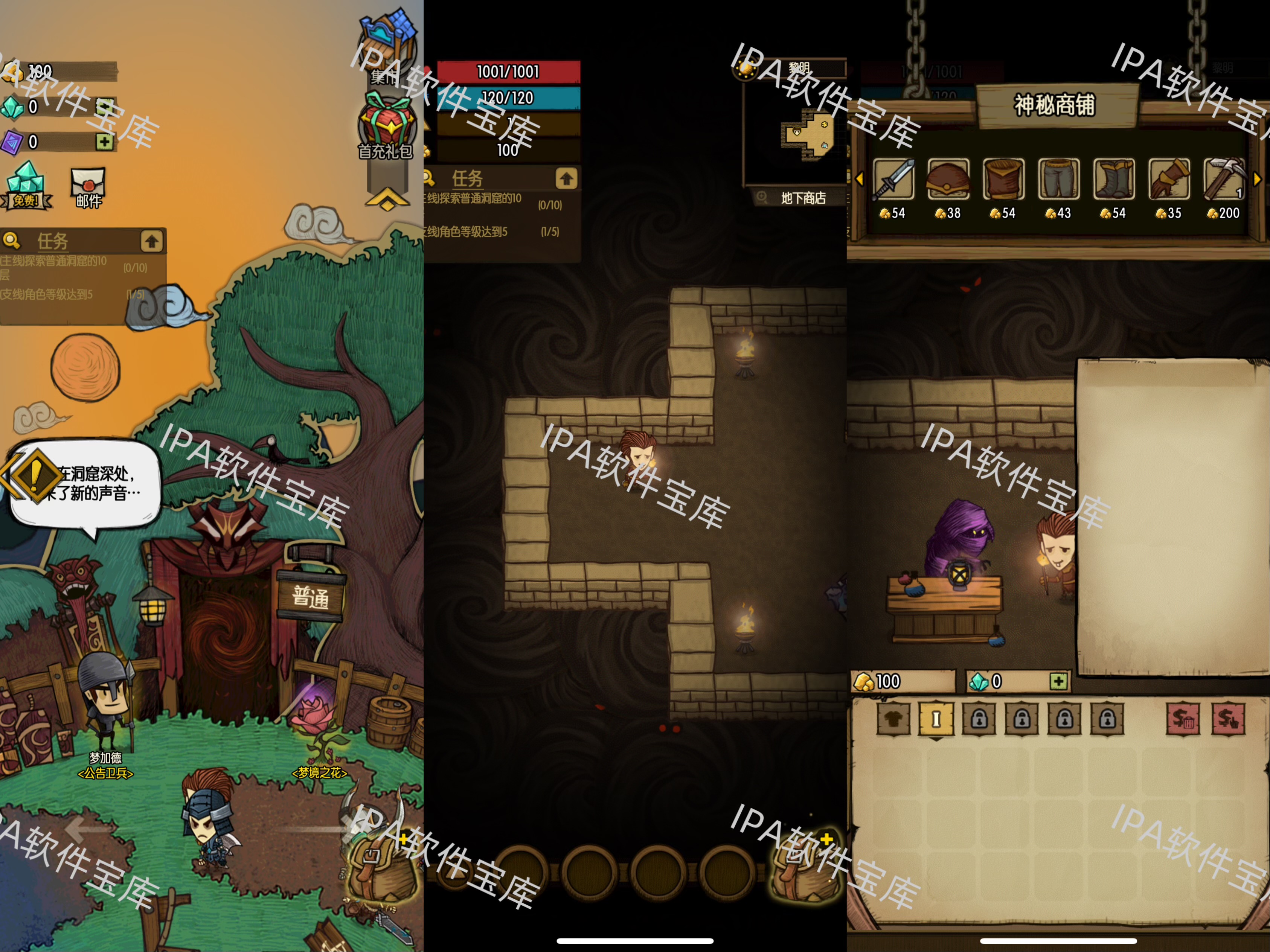Switch to the shirt equipment tab

tap(893, 718)
